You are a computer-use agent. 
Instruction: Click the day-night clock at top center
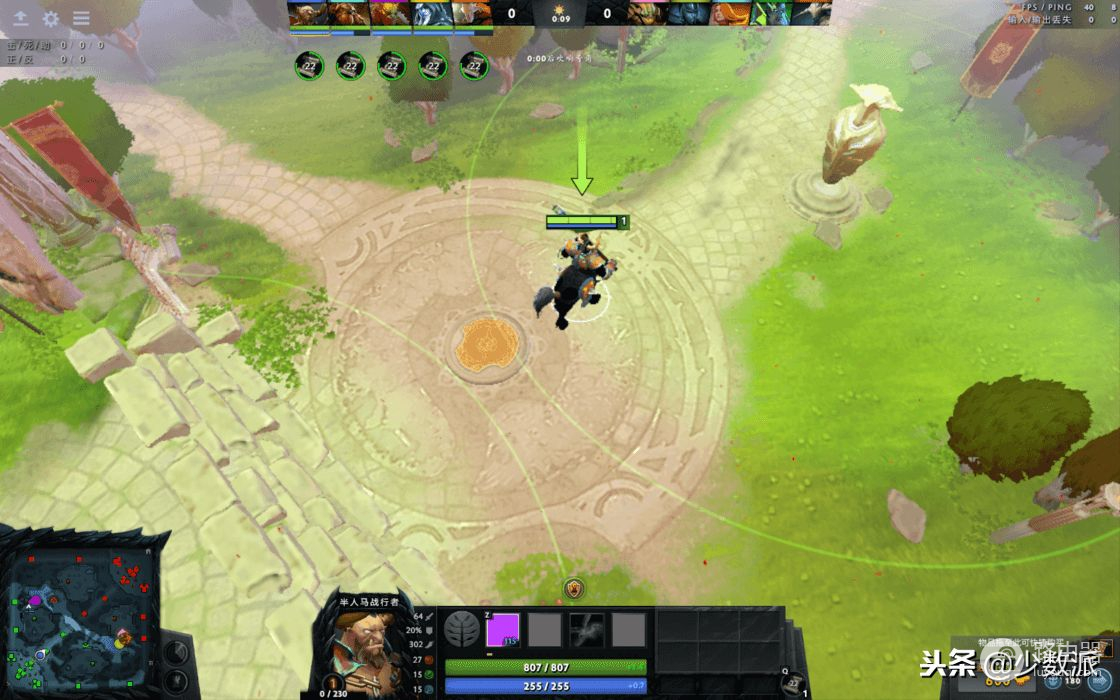tap(559, 13)
